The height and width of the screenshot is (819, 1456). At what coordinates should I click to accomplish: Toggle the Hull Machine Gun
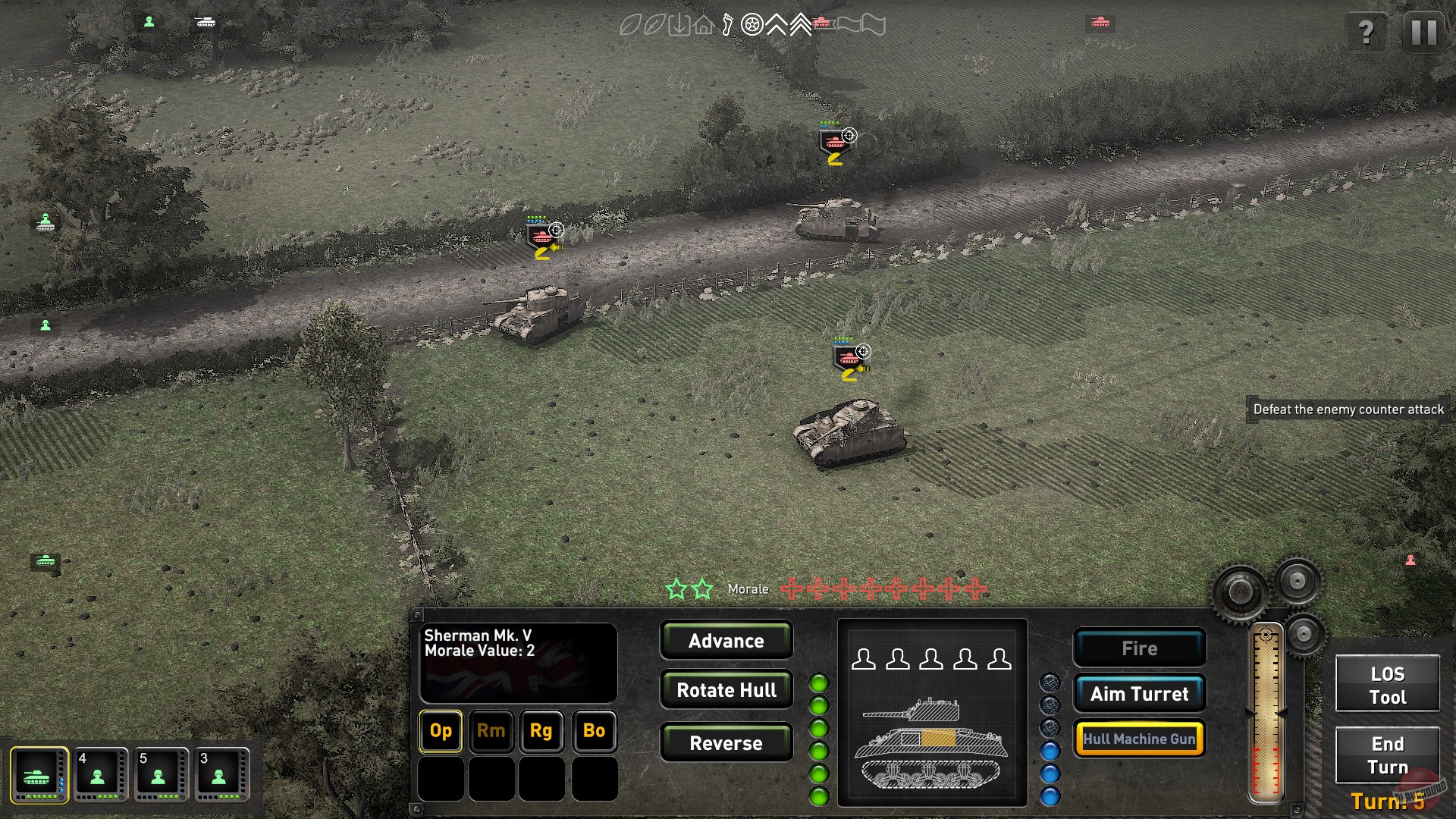[1139, 738]
